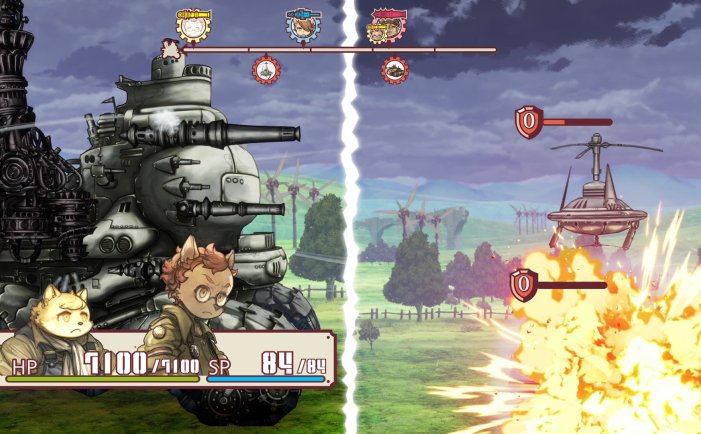Select the yellow gear cat portrait on timeline
701x434 pixels.
[x=191, y=25]
